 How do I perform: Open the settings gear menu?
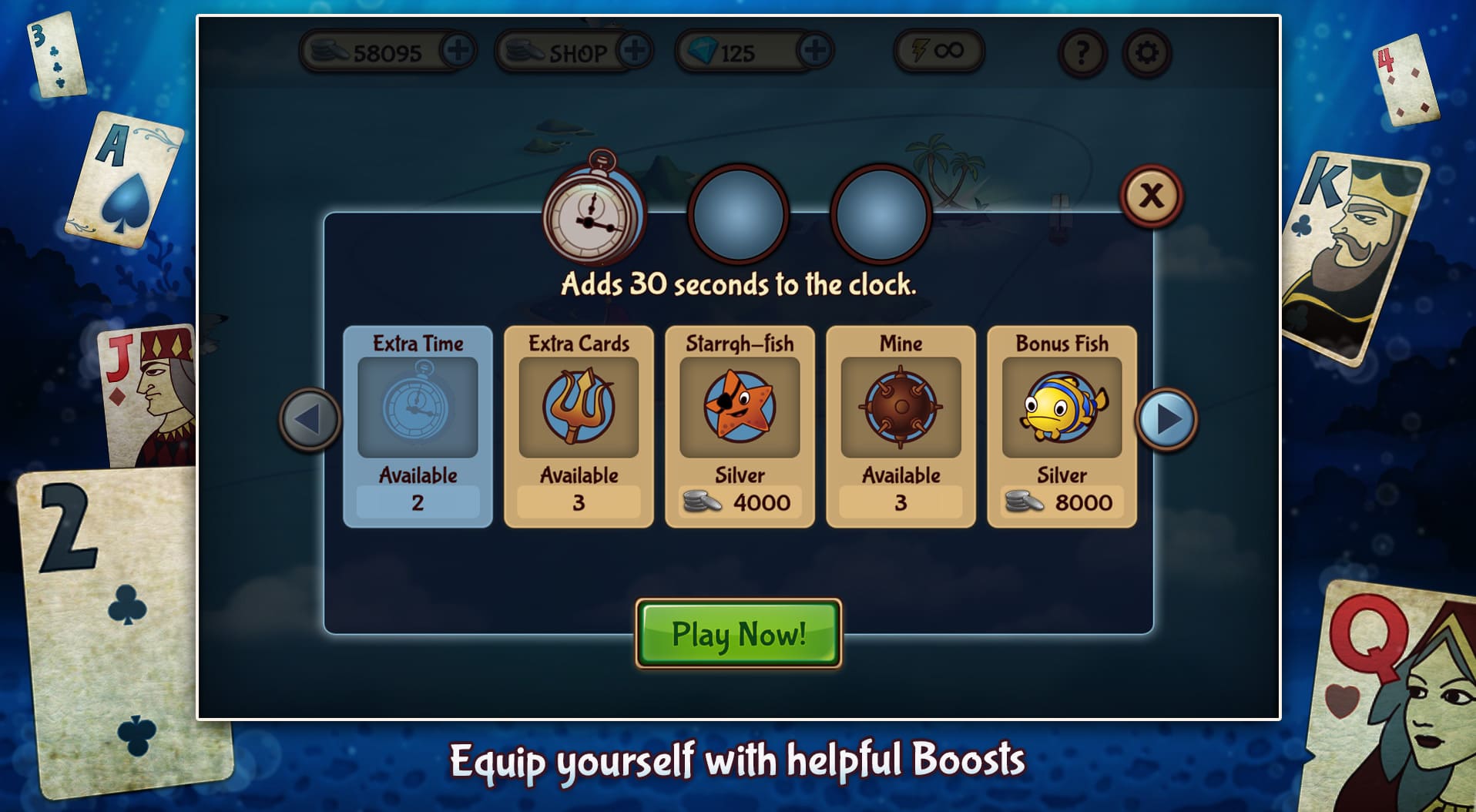point(1146,53)
